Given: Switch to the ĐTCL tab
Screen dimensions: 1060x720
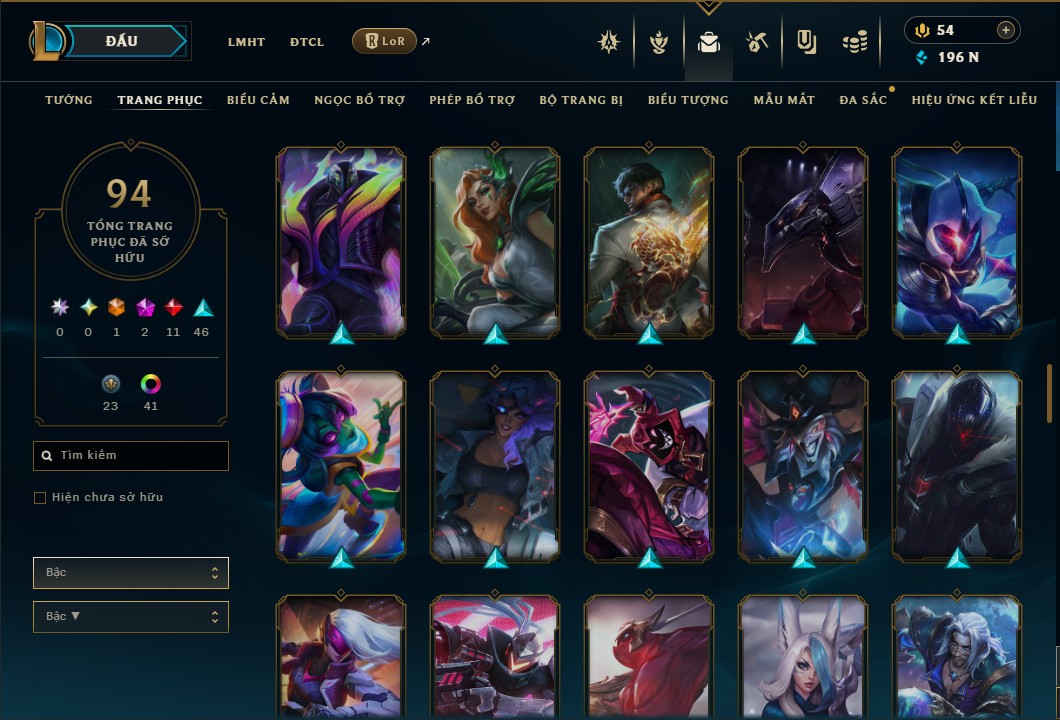Looking at the screenshot, I should coord(307,42).
